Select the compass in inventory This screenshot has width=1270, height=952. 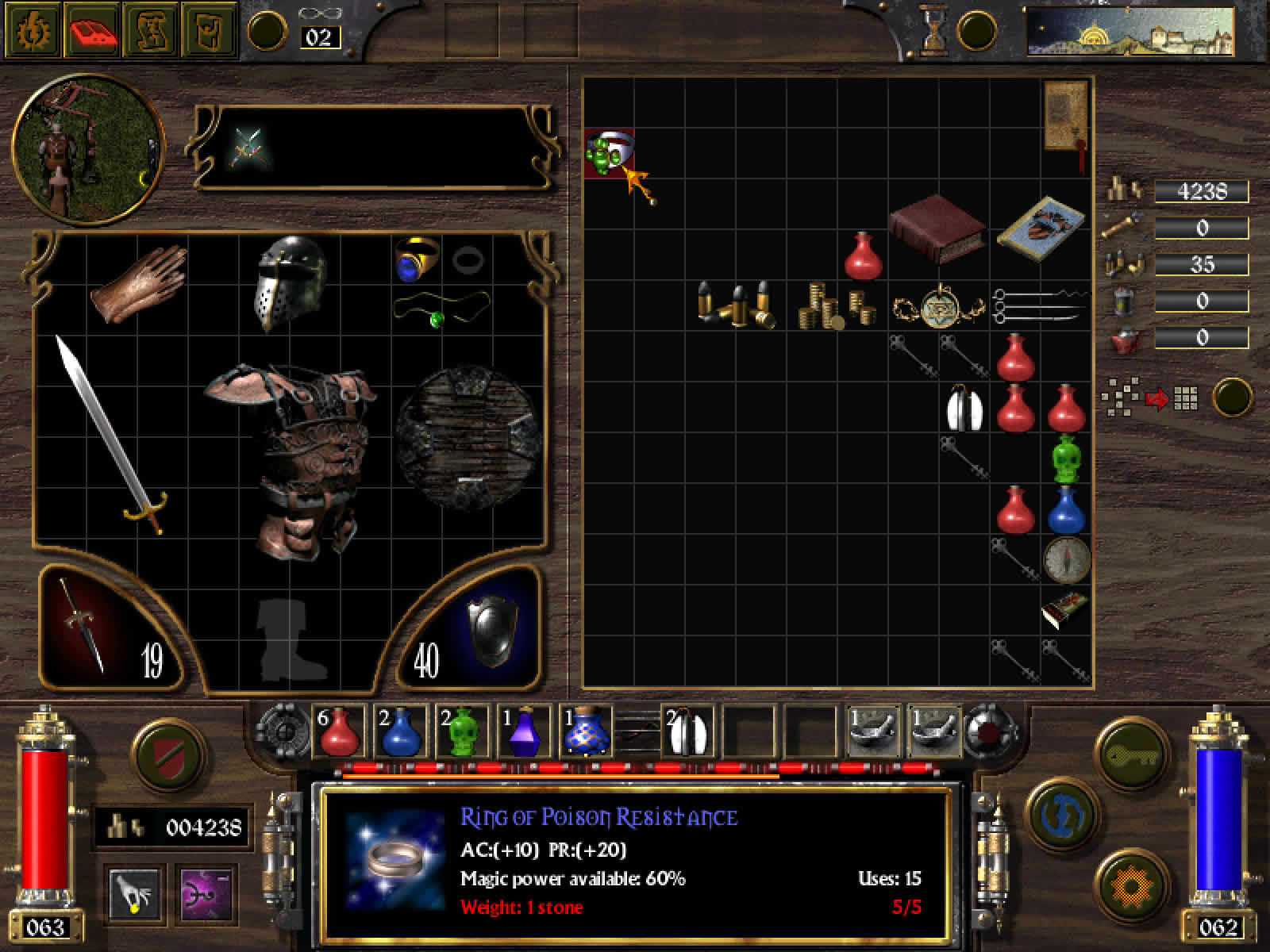pos(1065,558)
